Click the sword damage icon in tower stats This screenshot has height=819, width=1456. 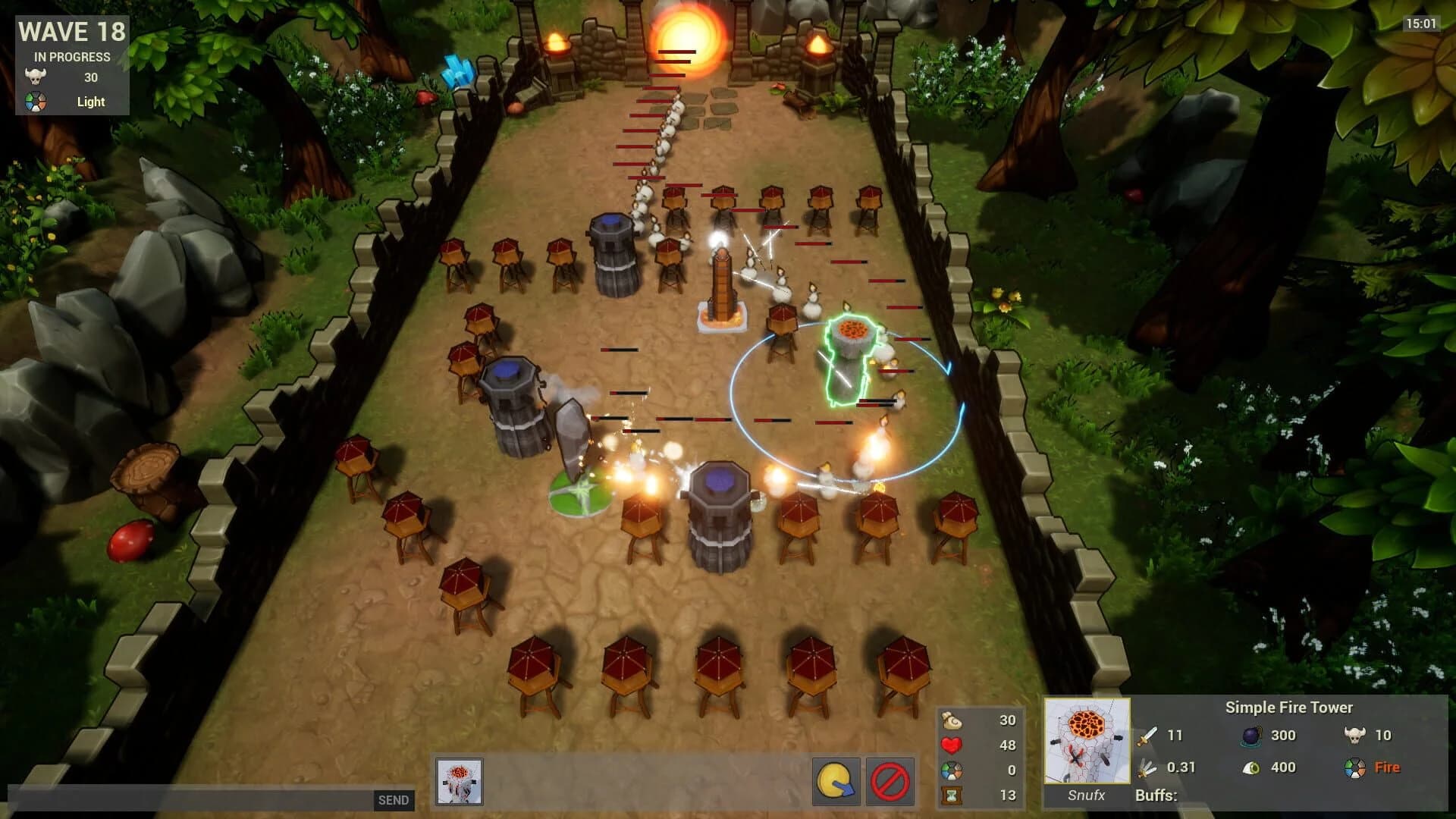click(x=1147, y=735)
